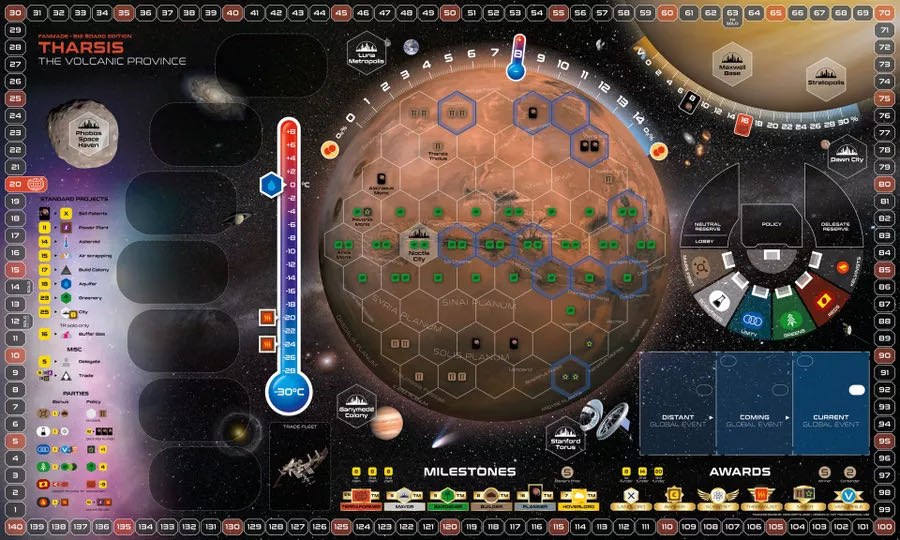900x540 pixels.
Task: Click the Luna Metropolis city space
Action: 367,55
